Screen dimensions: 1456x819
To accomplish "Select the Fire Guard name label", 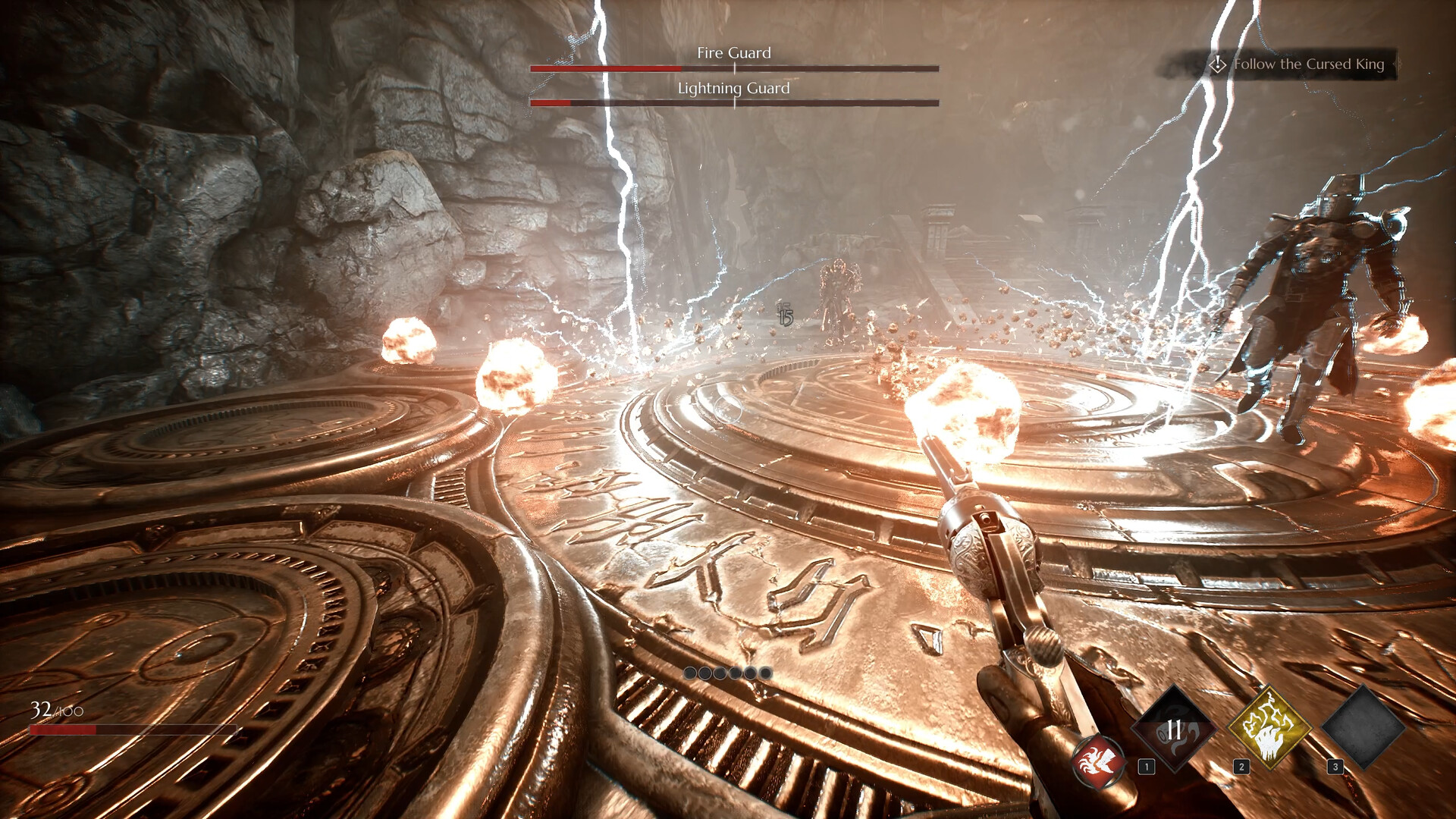I will [x=733, y=53].
